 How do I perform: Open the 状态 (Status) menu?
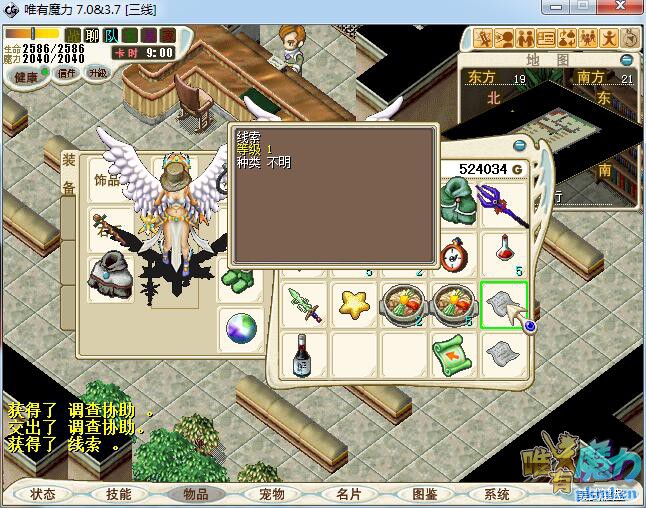[43, 494]
